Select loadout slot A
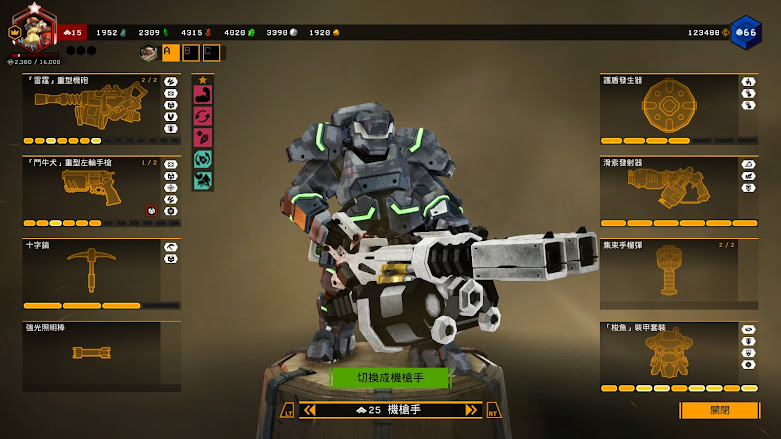The image size is (781, 439). (x=170, y=52)
